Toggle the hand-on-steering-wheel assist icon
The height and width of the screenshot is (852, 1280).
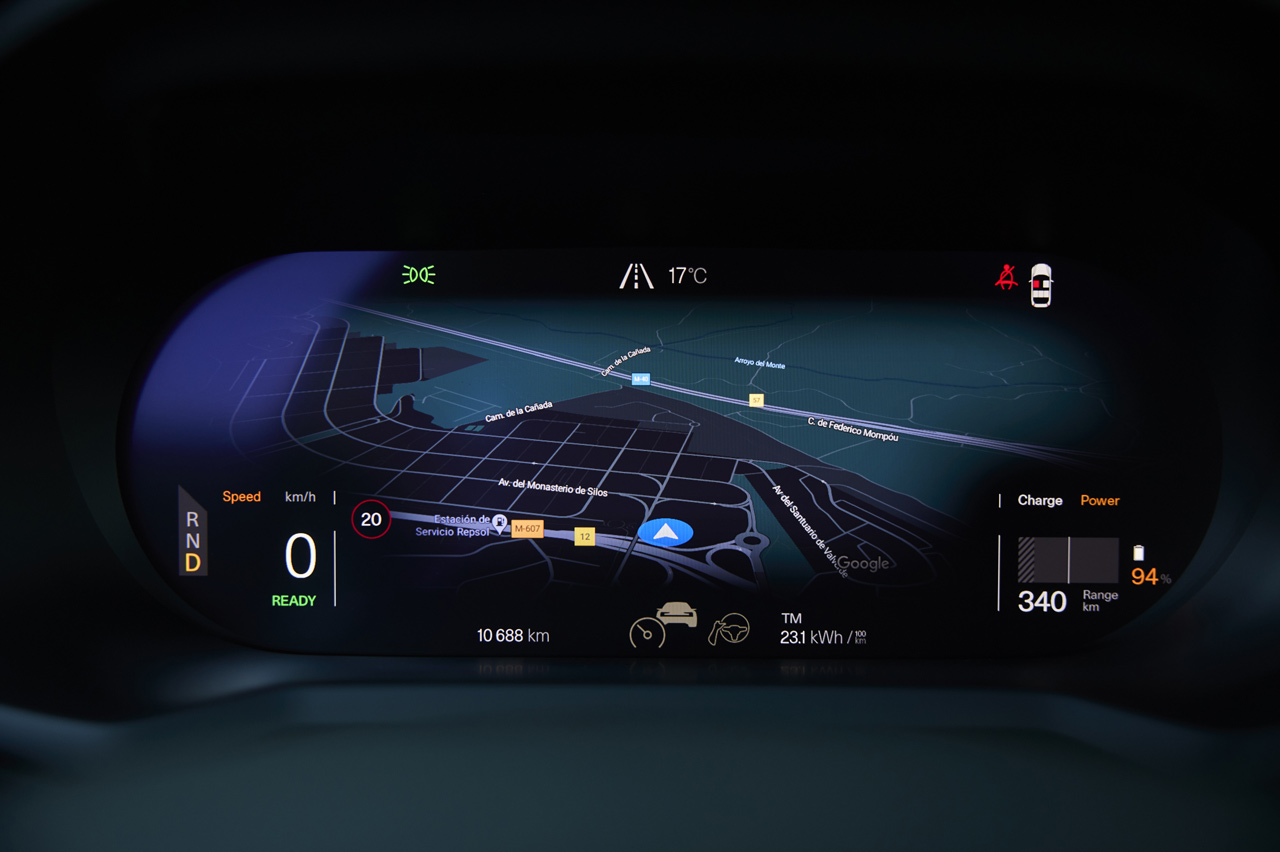click(x=729, y=629)
